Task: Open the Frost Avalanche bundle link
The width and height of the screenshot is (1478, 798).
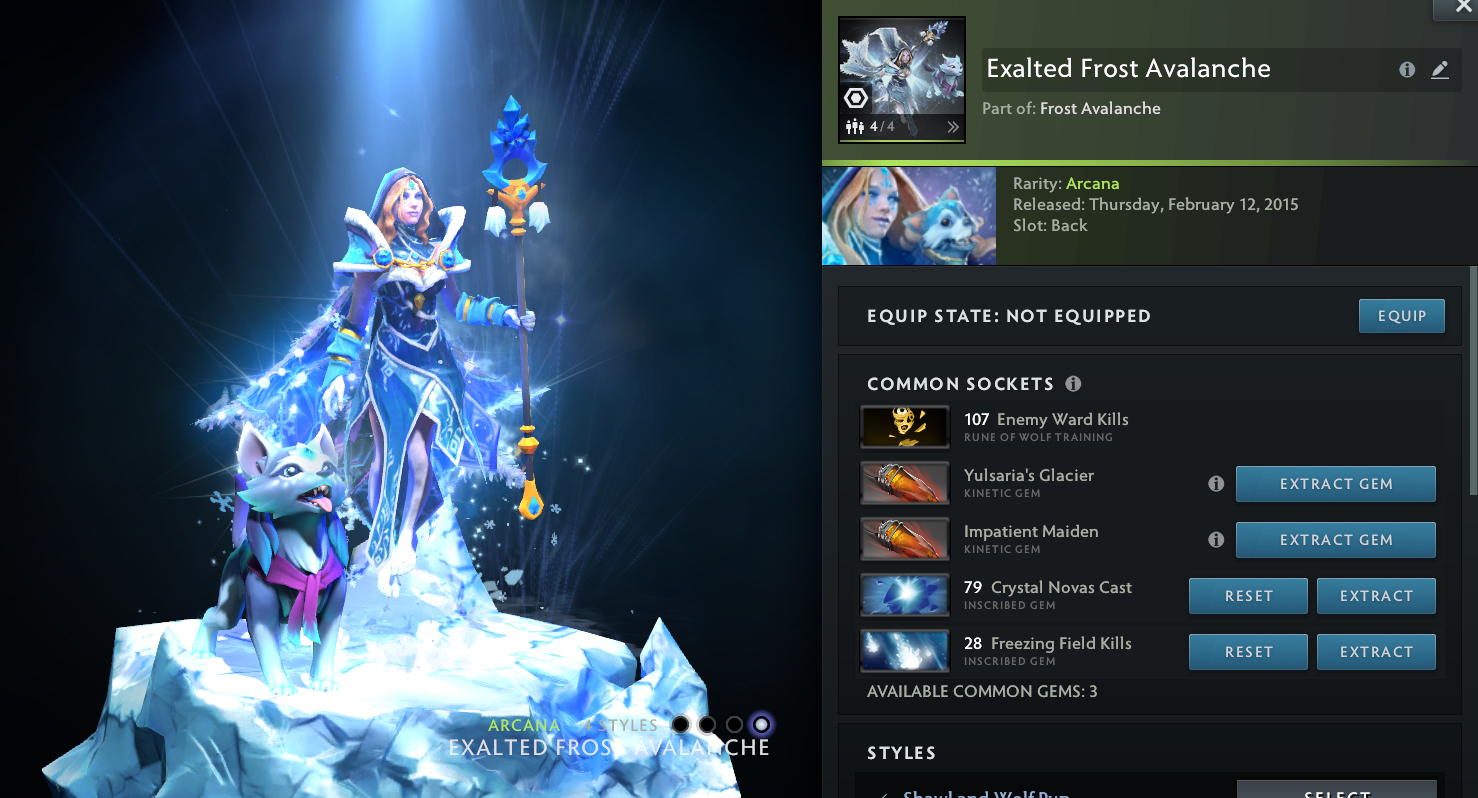Action: (x=1100, y=109)
